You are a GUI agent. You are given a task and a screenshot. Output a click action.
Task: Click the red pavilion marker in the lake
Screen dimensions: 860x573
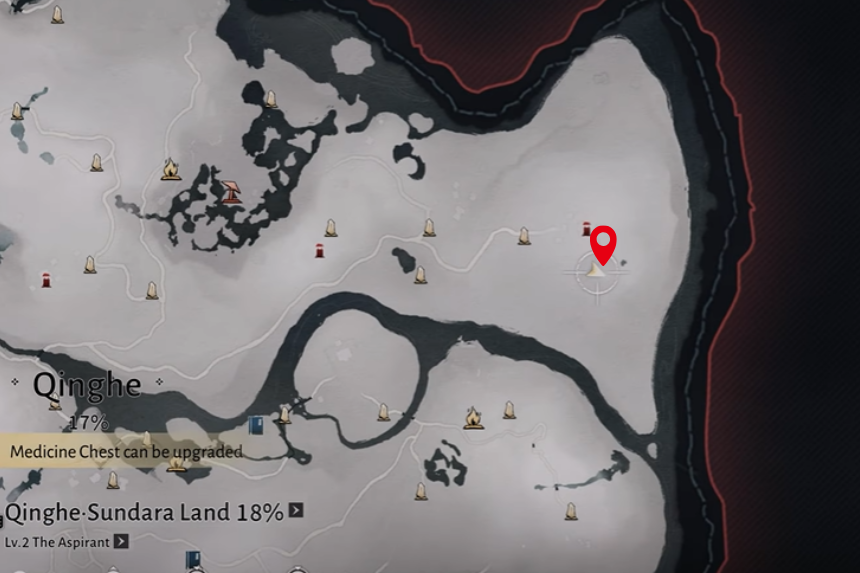pos(231,190)
